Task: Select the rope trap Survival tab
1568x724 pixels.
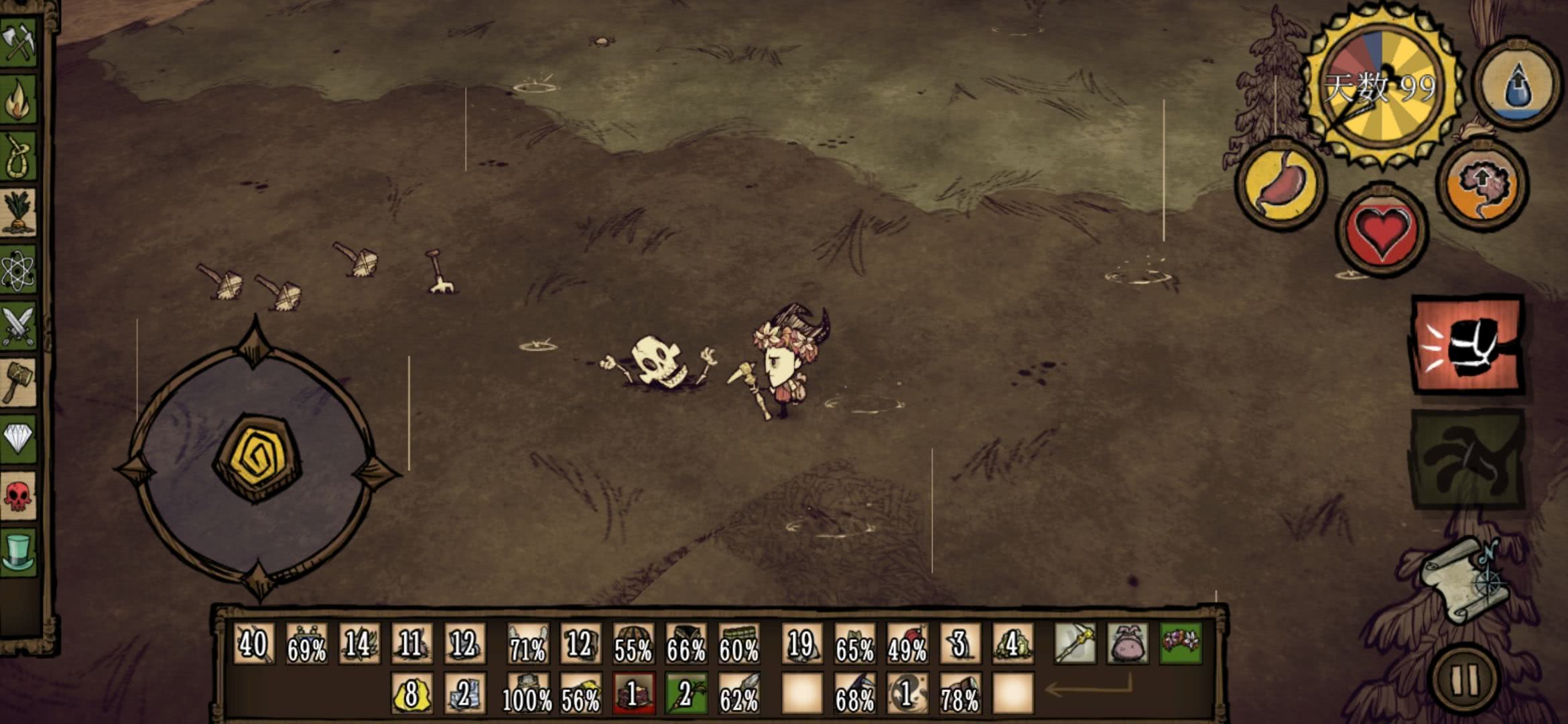Action: (x=18, y=156)
